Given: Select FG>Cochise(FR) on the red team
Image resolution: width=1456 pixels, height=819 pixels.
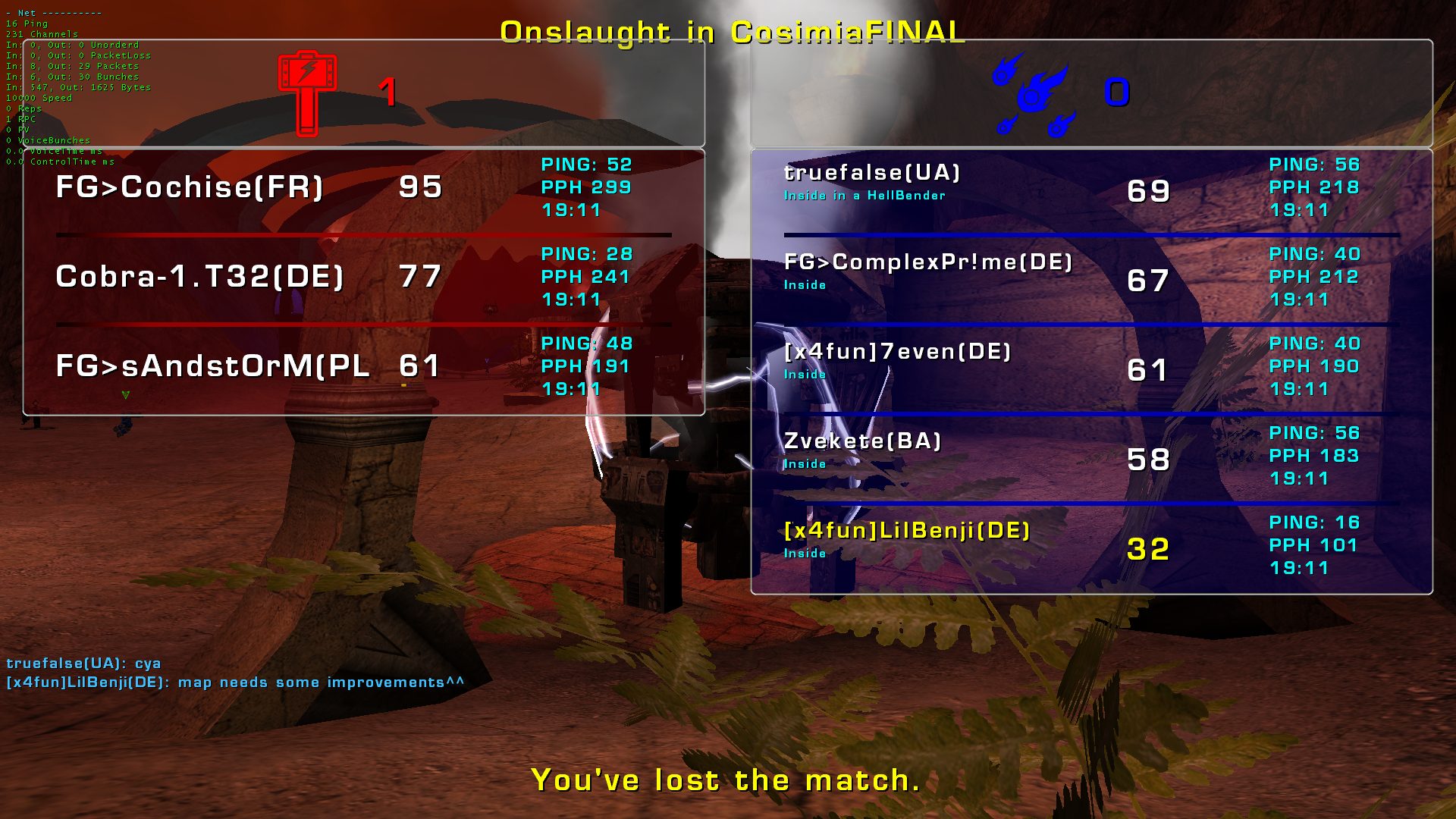Looking at the screenshot, I should coord(190,187).
